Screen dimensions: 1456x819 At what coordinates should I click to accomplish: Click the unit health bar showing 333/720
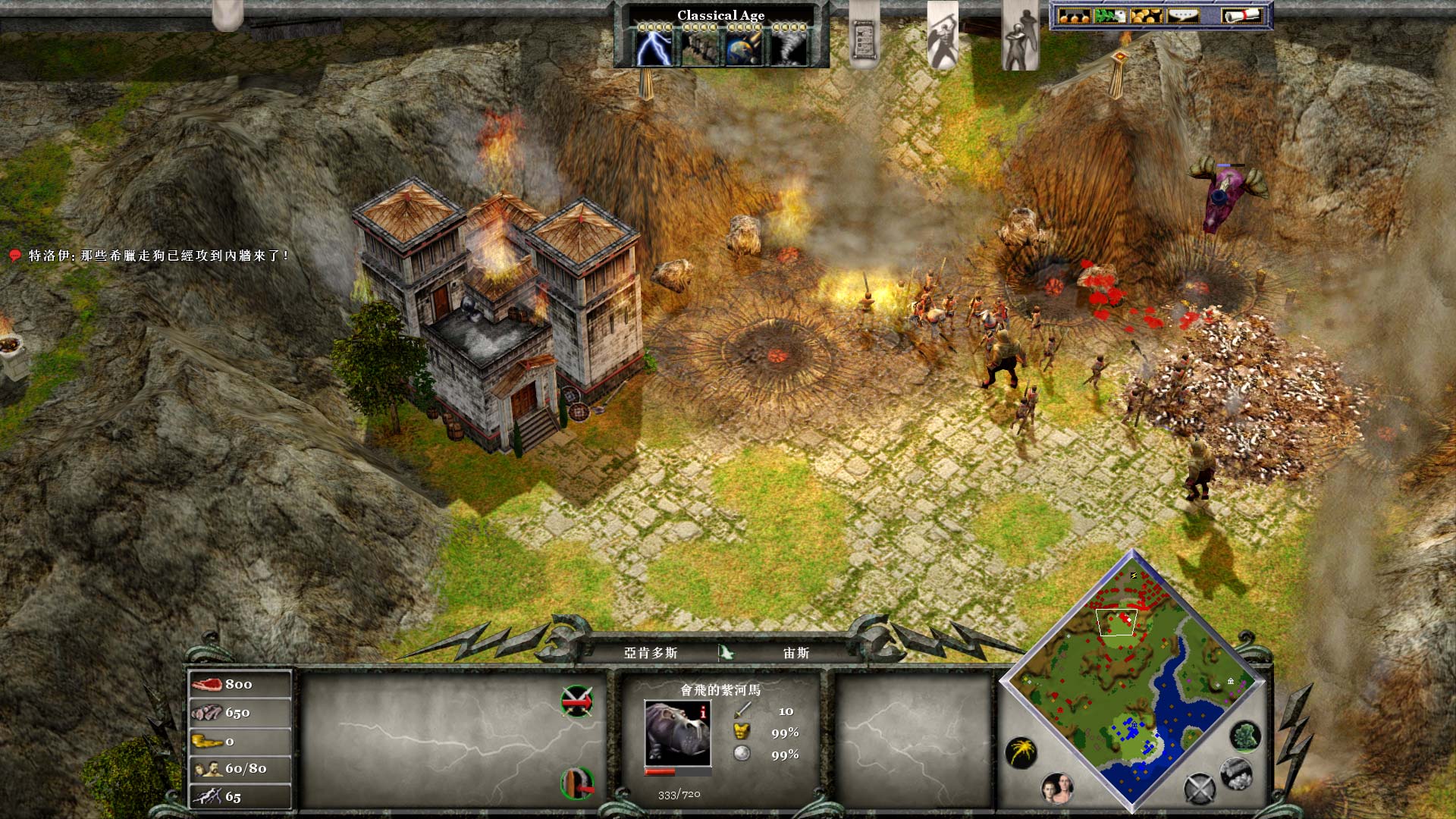678,772
